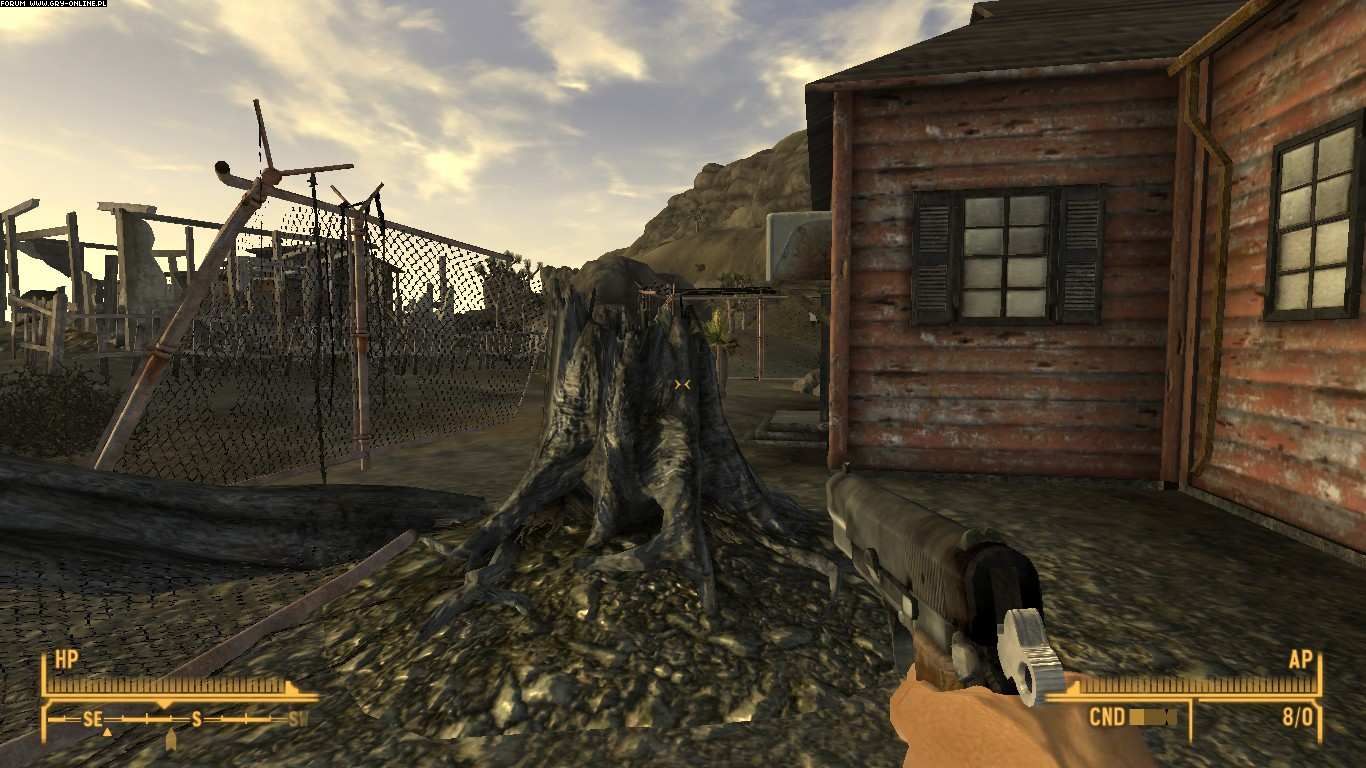Select the 8/0 ammo counter
Viewport: 1366px width, 768px height.
1299,716
